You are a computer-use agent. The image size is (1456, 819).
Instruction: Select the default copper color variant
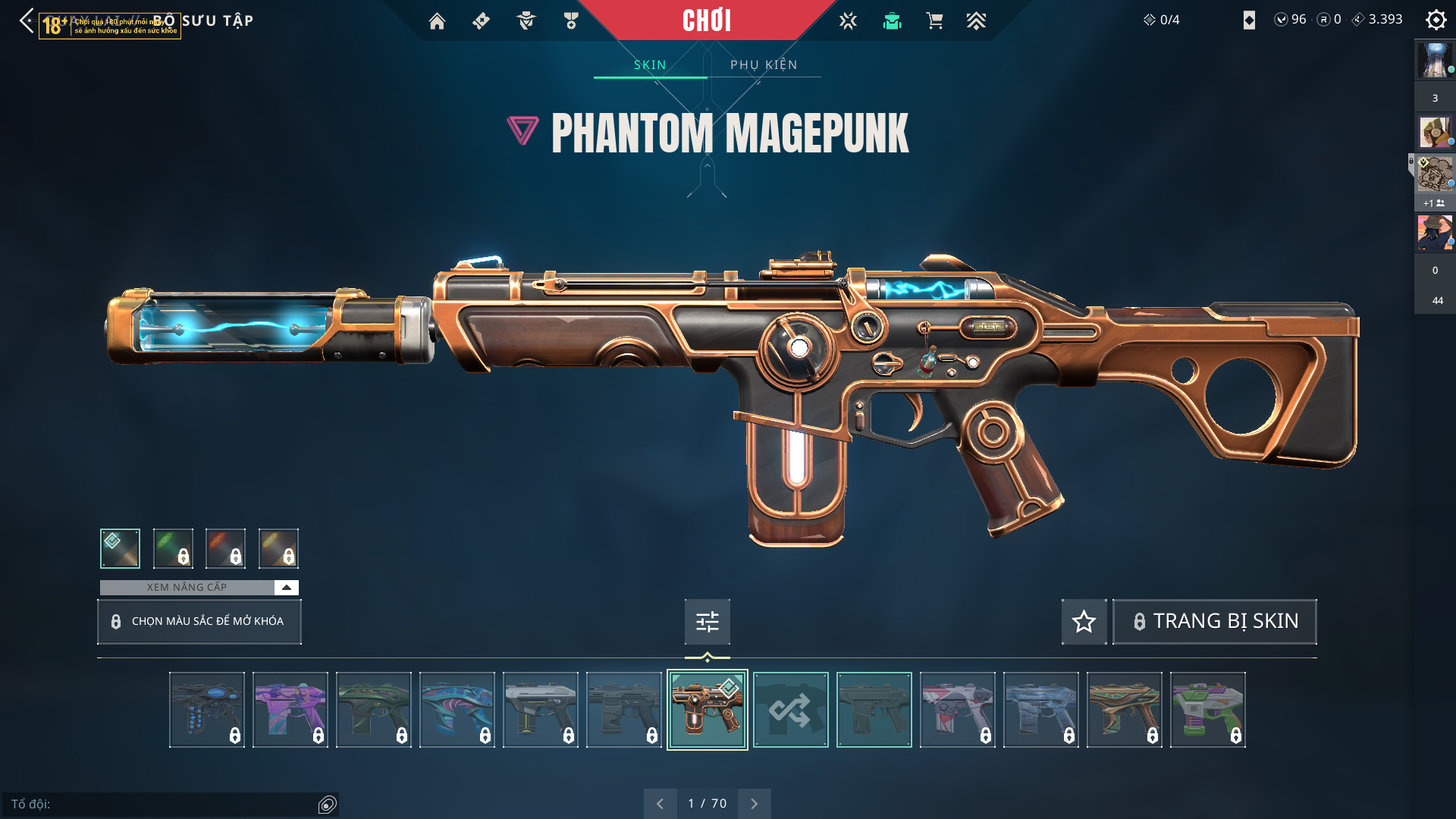(120, 548)
